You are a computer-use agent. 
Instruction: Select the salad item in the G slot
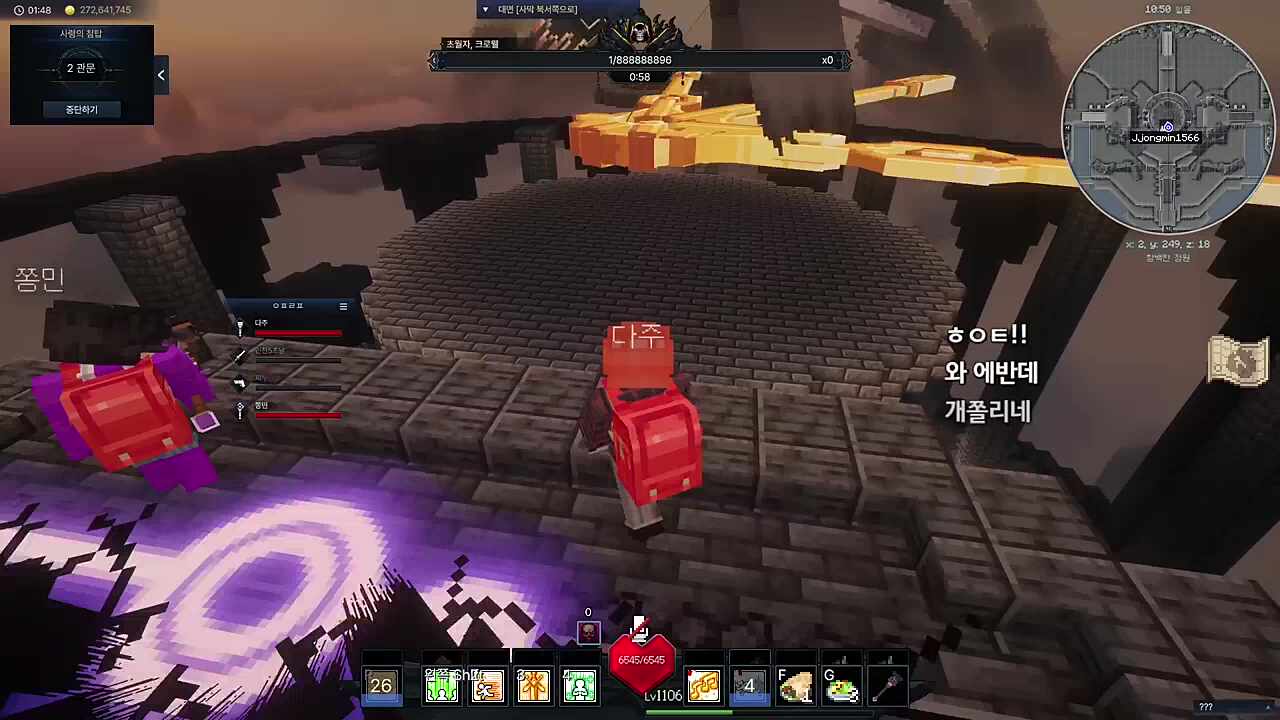click(x=842, y=687)
